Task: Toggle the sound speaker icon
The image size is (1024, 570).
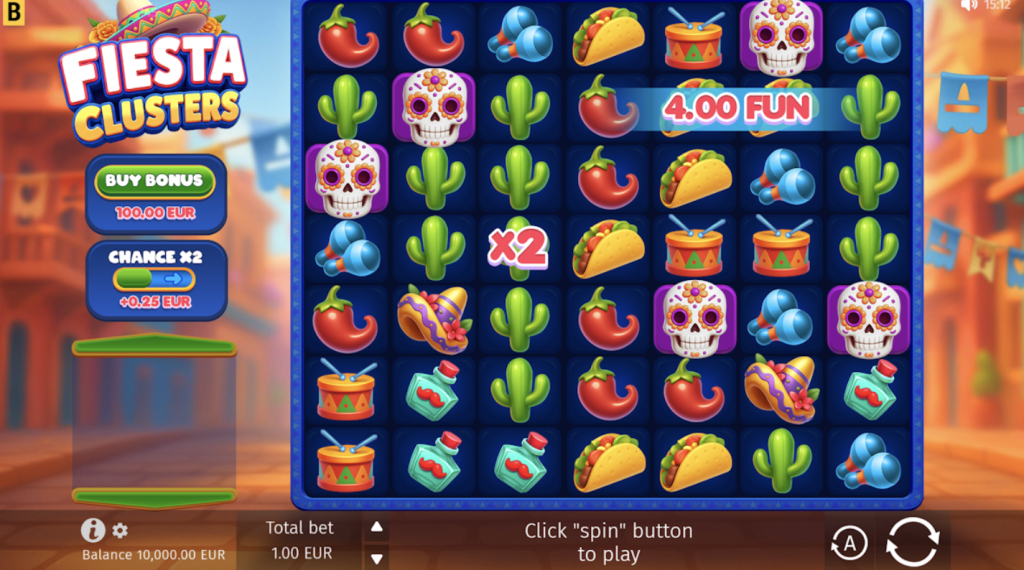Action: click(968, 6)
